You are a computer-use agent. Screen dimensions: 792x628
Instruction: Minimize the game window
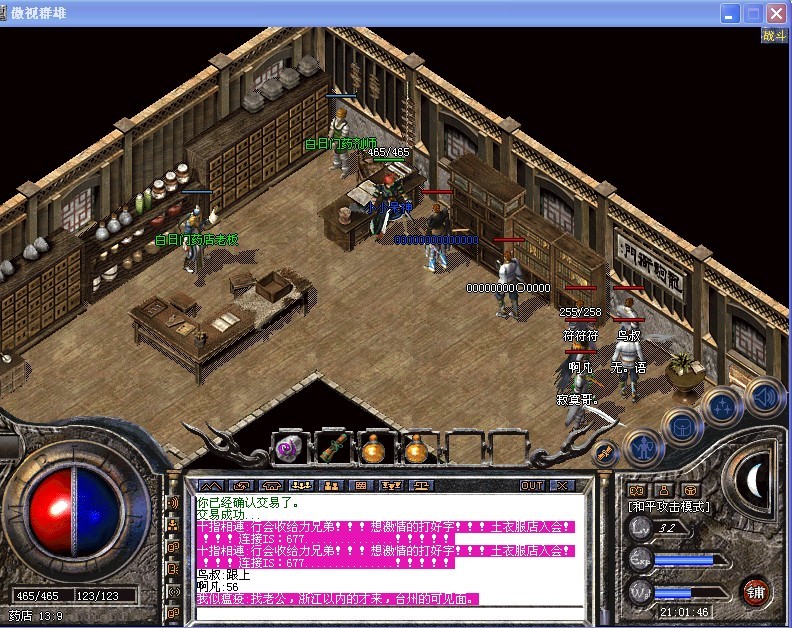click(731, 13)
